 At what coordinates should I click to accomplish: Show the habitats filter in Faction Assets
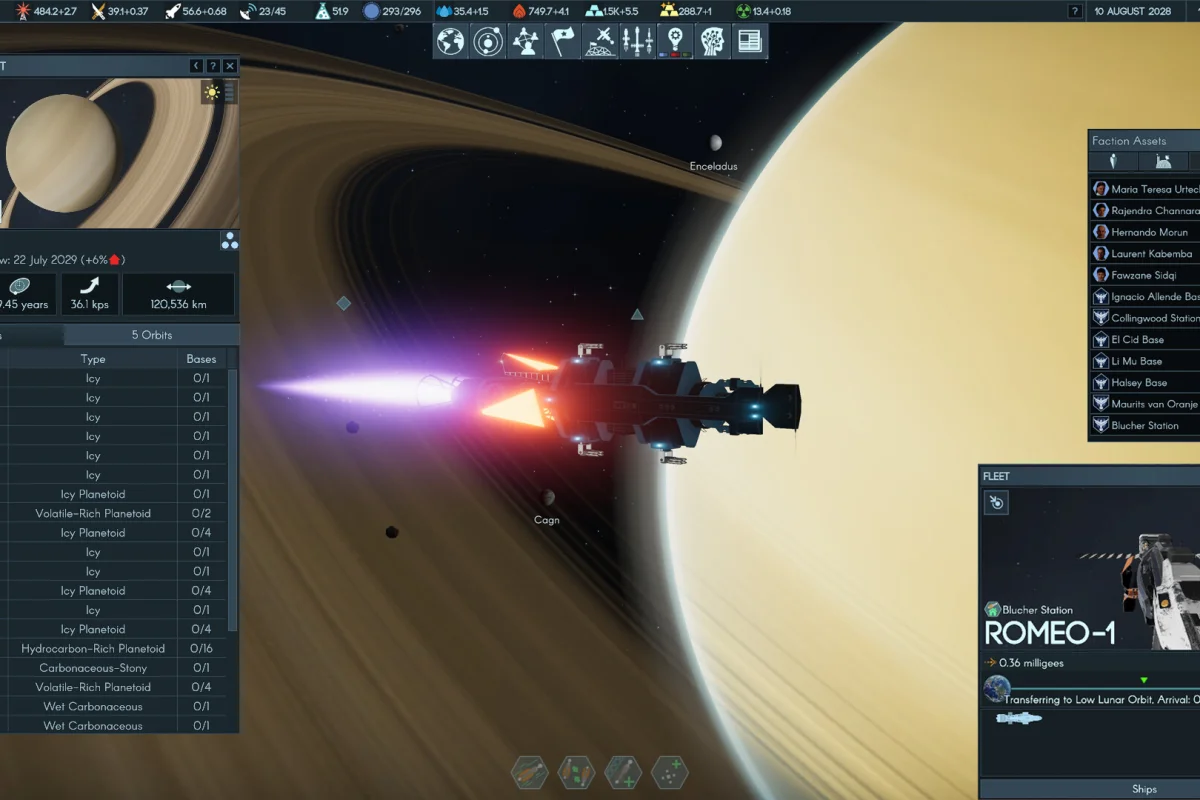tap(1162, 162)
